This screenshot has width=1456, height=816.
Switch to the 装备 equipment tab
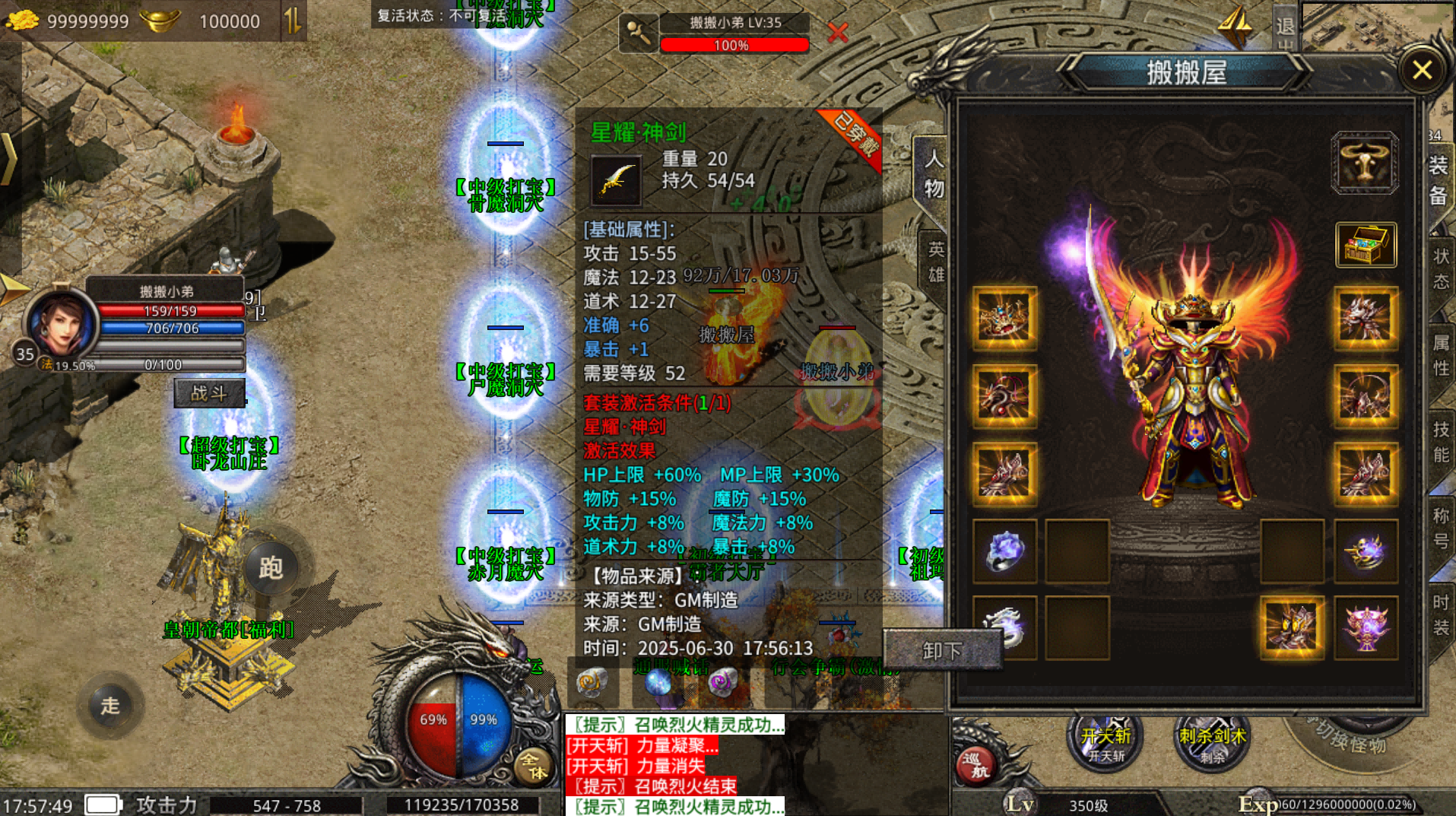1438,180
